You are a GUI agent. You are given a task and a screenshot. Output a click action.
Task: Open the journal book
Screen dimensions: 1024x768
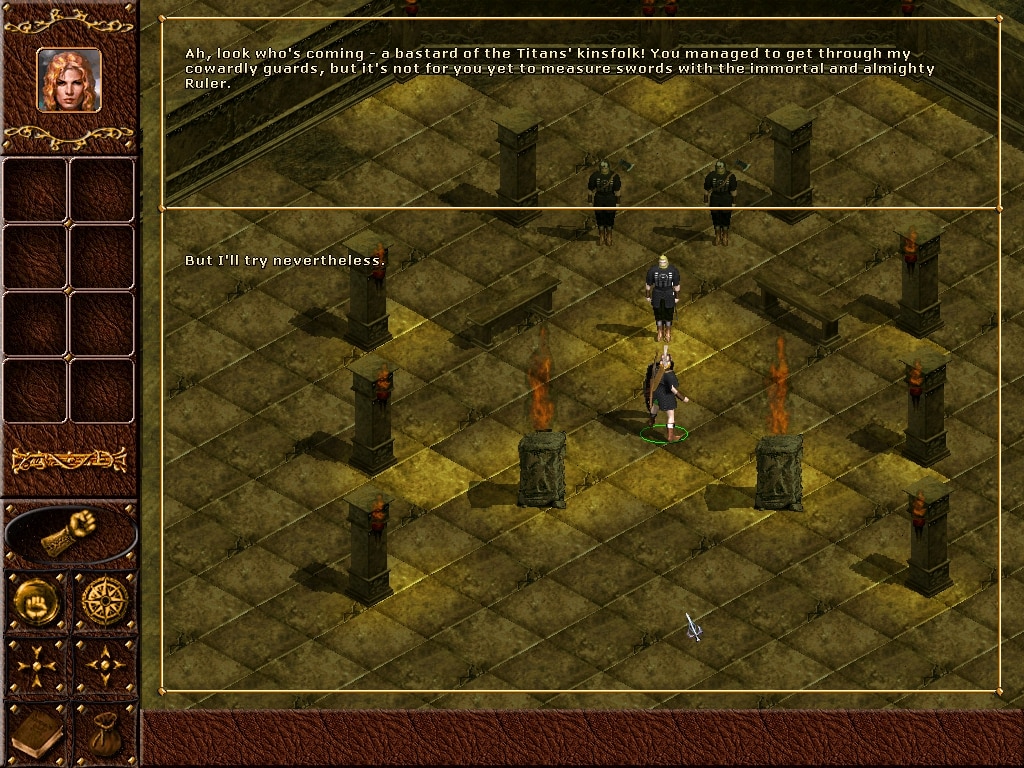click(36, 734)
